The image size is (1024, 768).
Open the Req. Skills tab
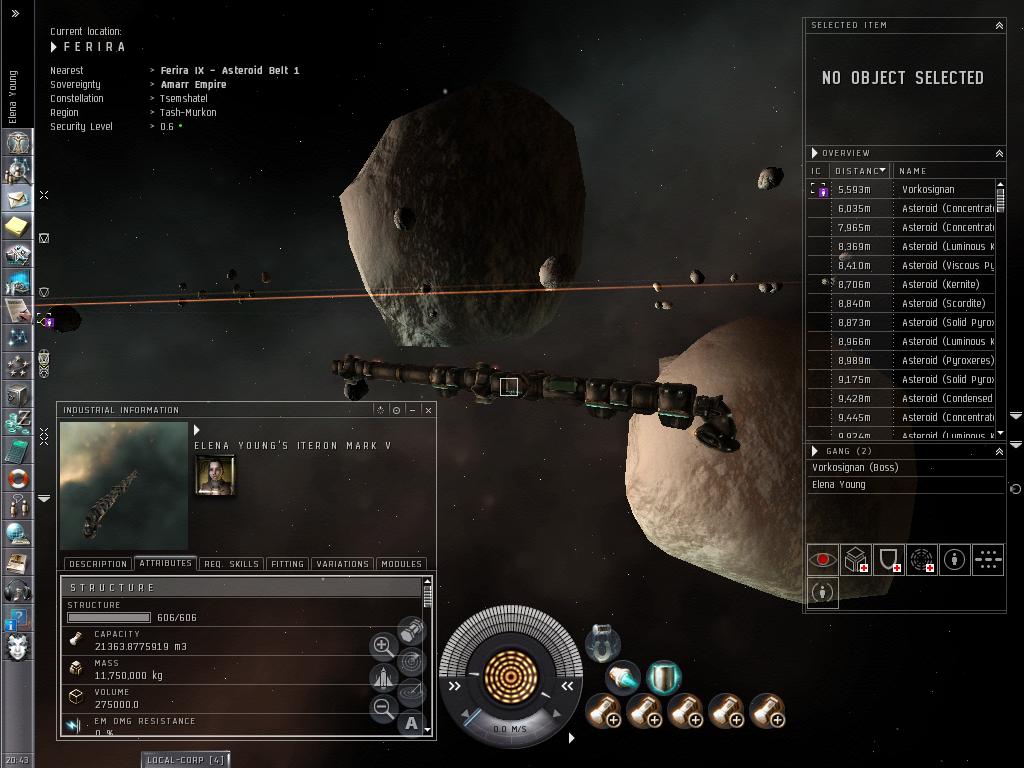coord(231,564)
